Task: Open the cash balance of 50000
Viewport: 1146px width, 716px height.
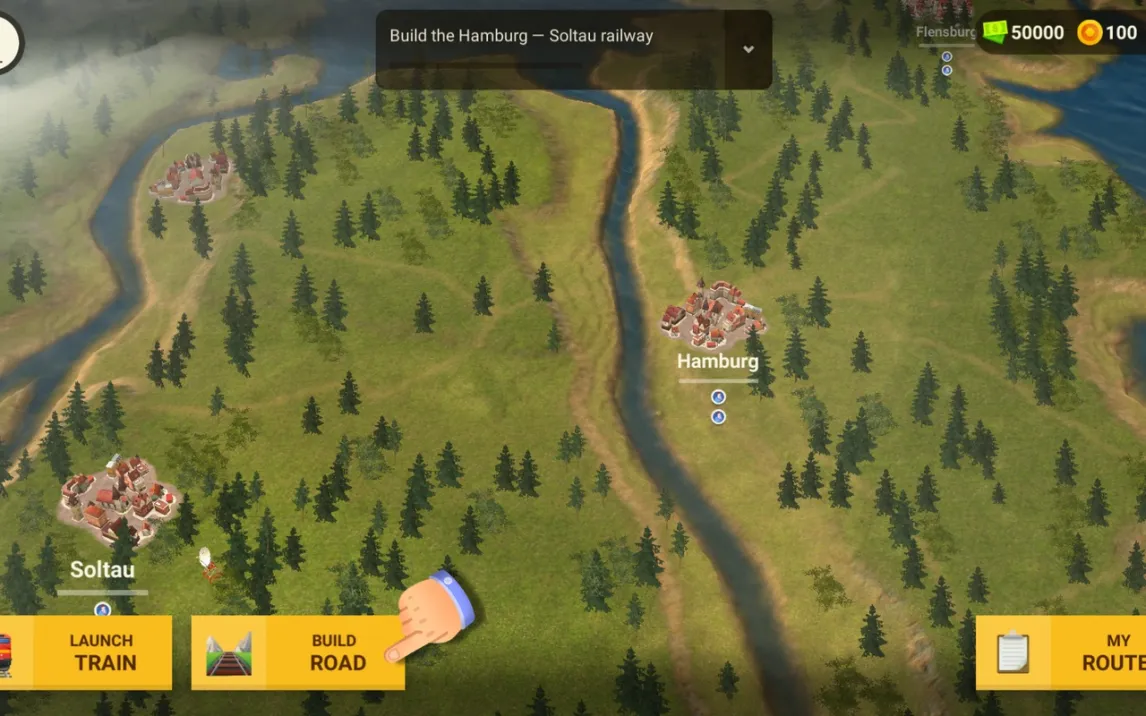Action: (x=1024, y=32)
